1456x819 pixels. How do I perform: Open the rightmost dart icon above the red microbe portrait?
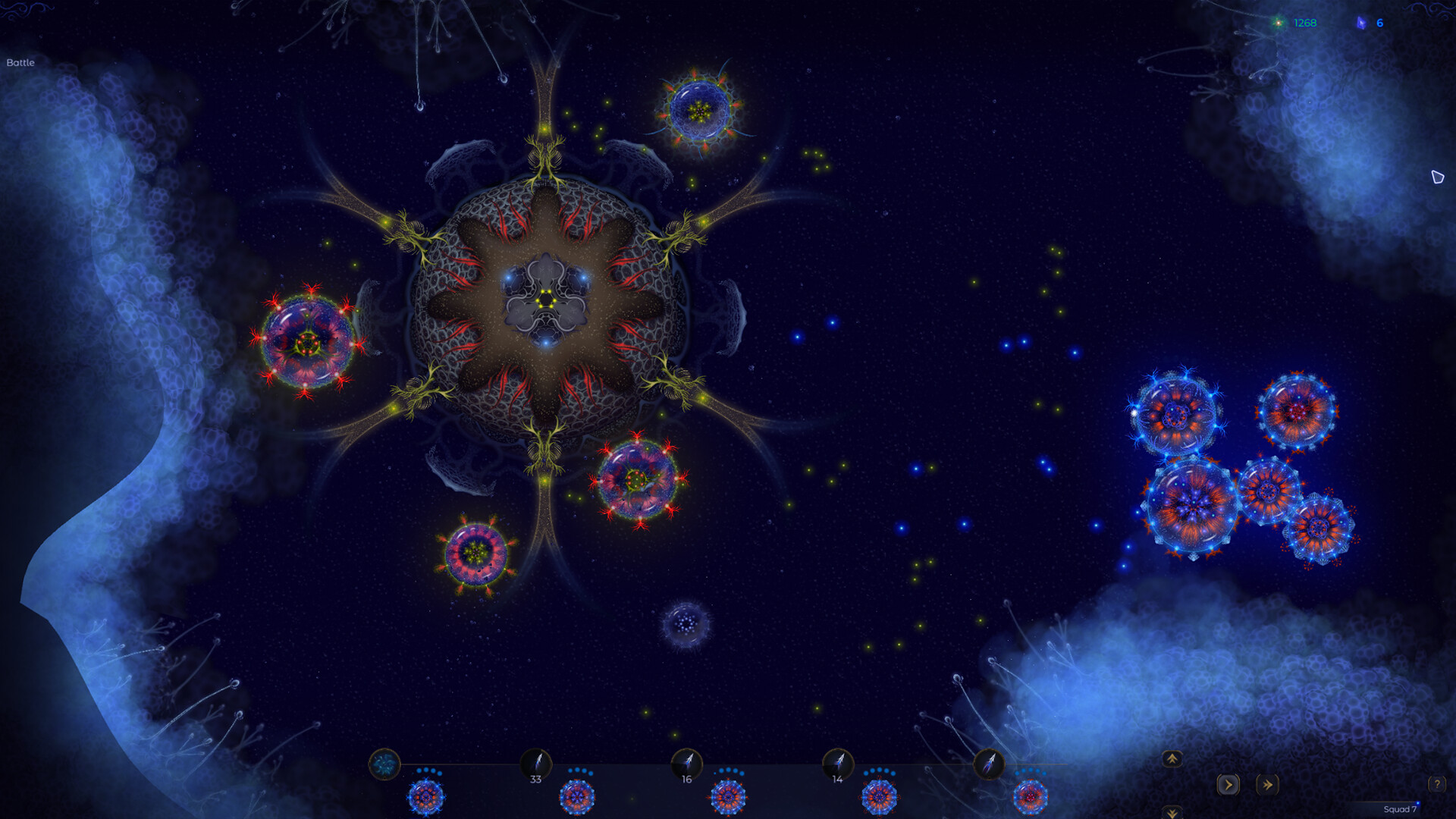(988, 764)
